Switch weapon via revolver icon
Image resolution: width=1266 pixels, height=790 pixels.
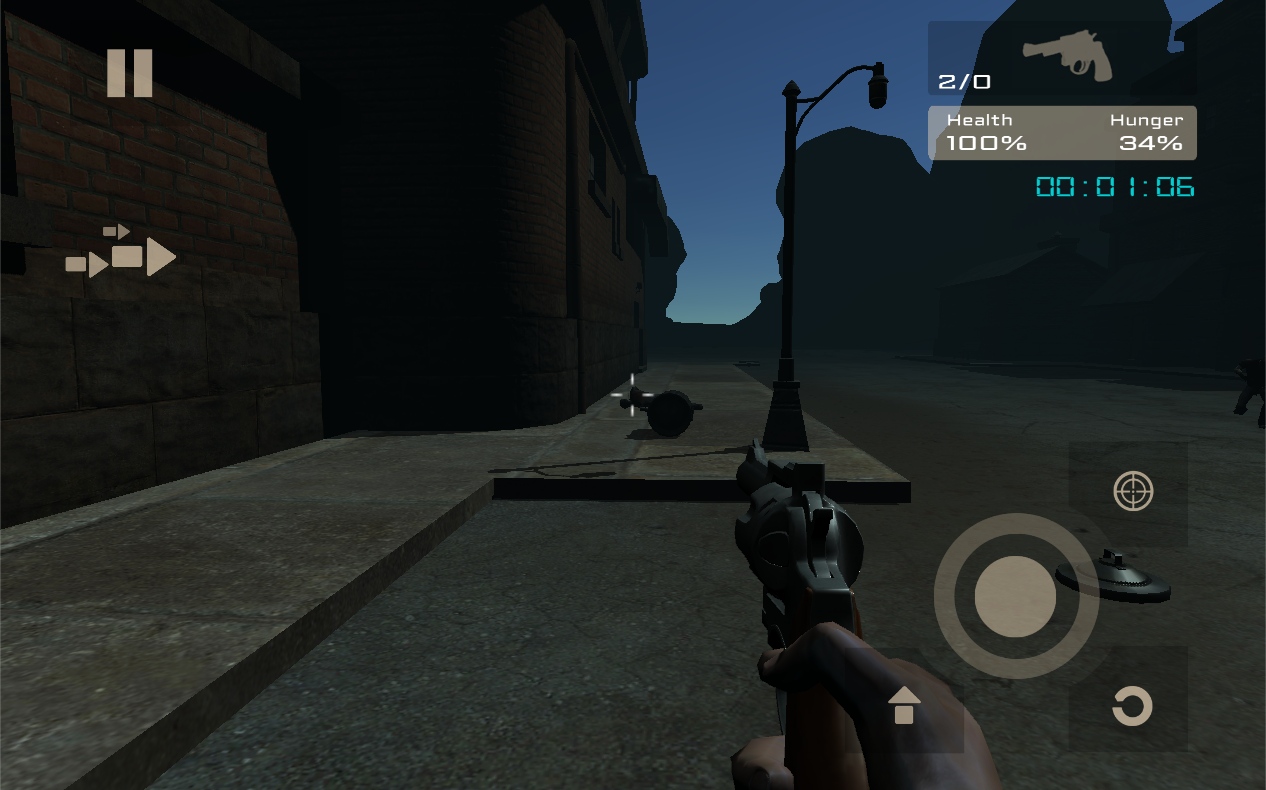1067,57
